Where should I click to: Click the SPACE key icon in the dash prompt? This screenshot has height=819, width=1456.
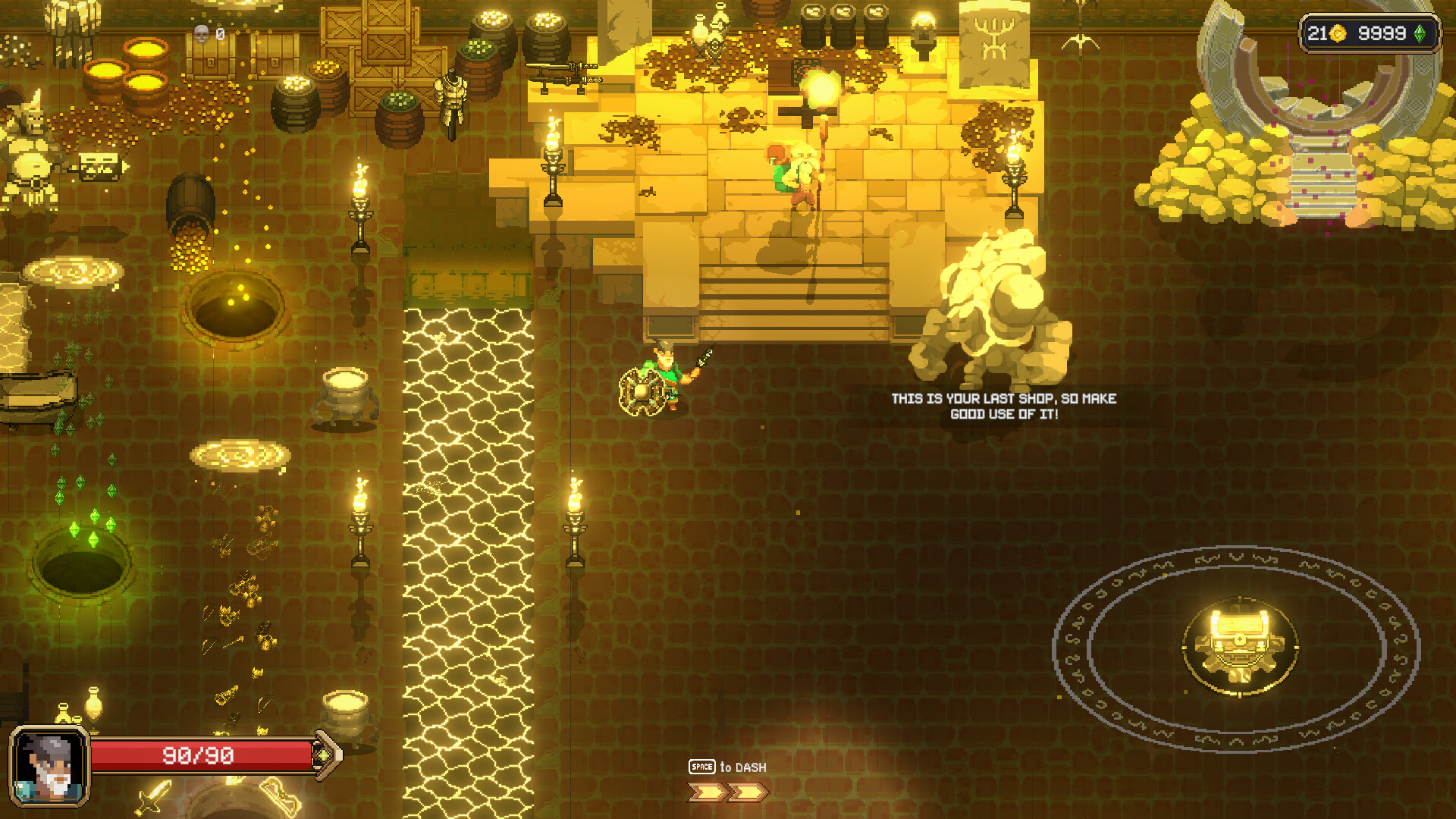[703, 767]
